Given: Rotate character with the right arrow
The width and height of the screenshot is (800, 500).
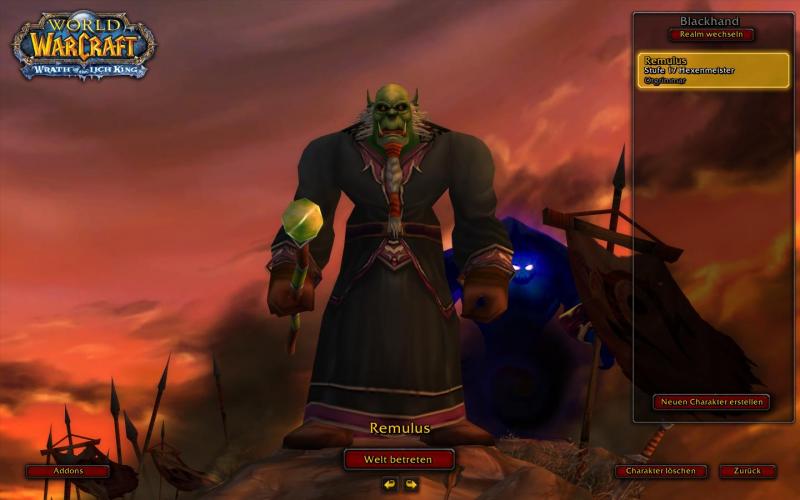Looking at the screenshot, I should pos(411,484).
